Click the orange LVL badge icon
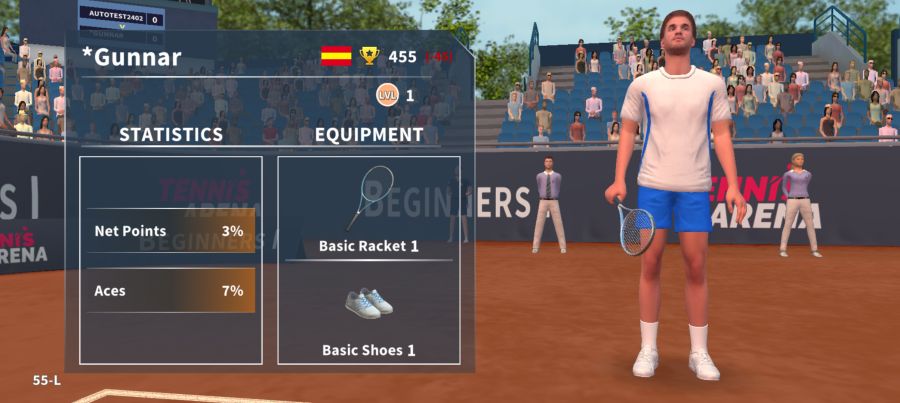The height and width of the screenshot is (403, 900). click(387, 95)
